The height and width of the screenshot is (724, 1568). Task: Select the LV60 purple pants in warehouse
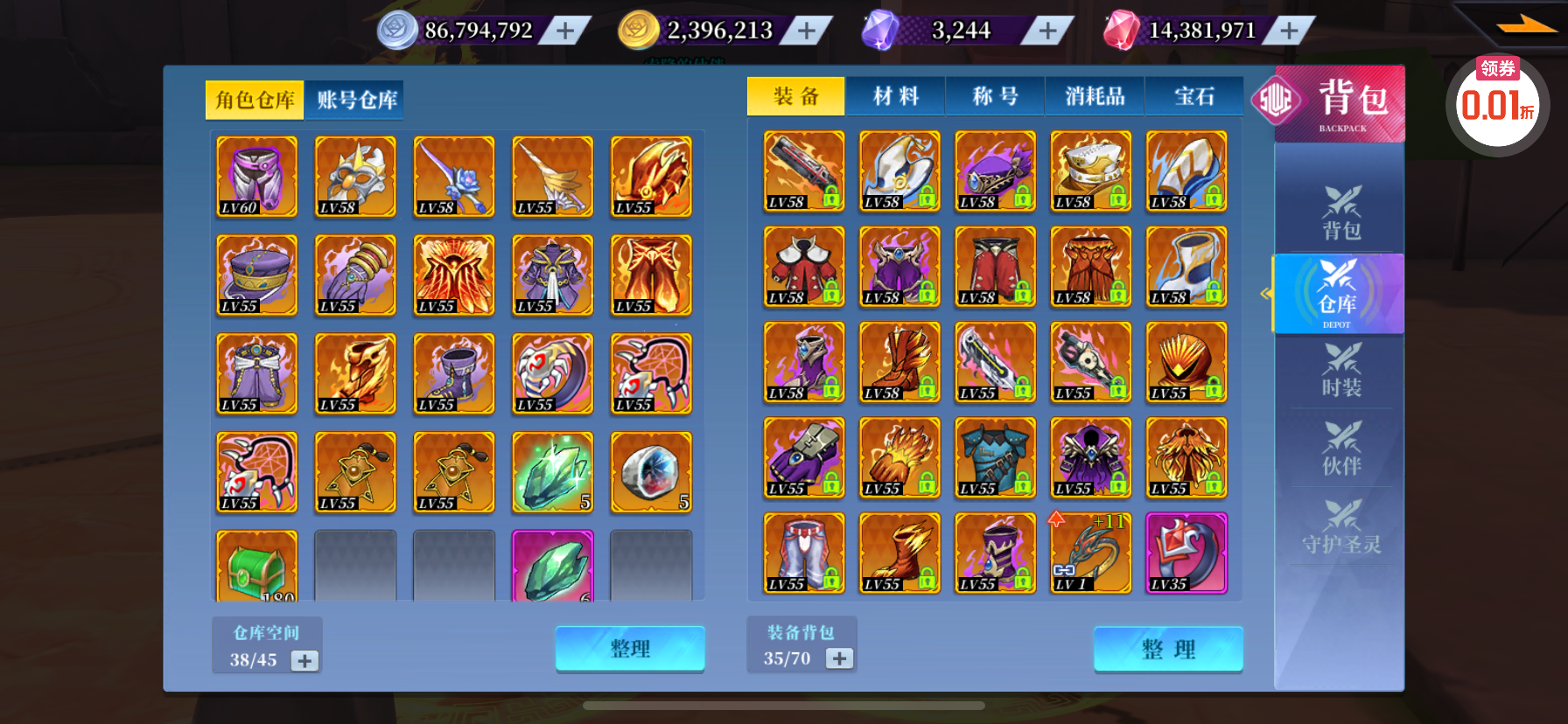256,176
